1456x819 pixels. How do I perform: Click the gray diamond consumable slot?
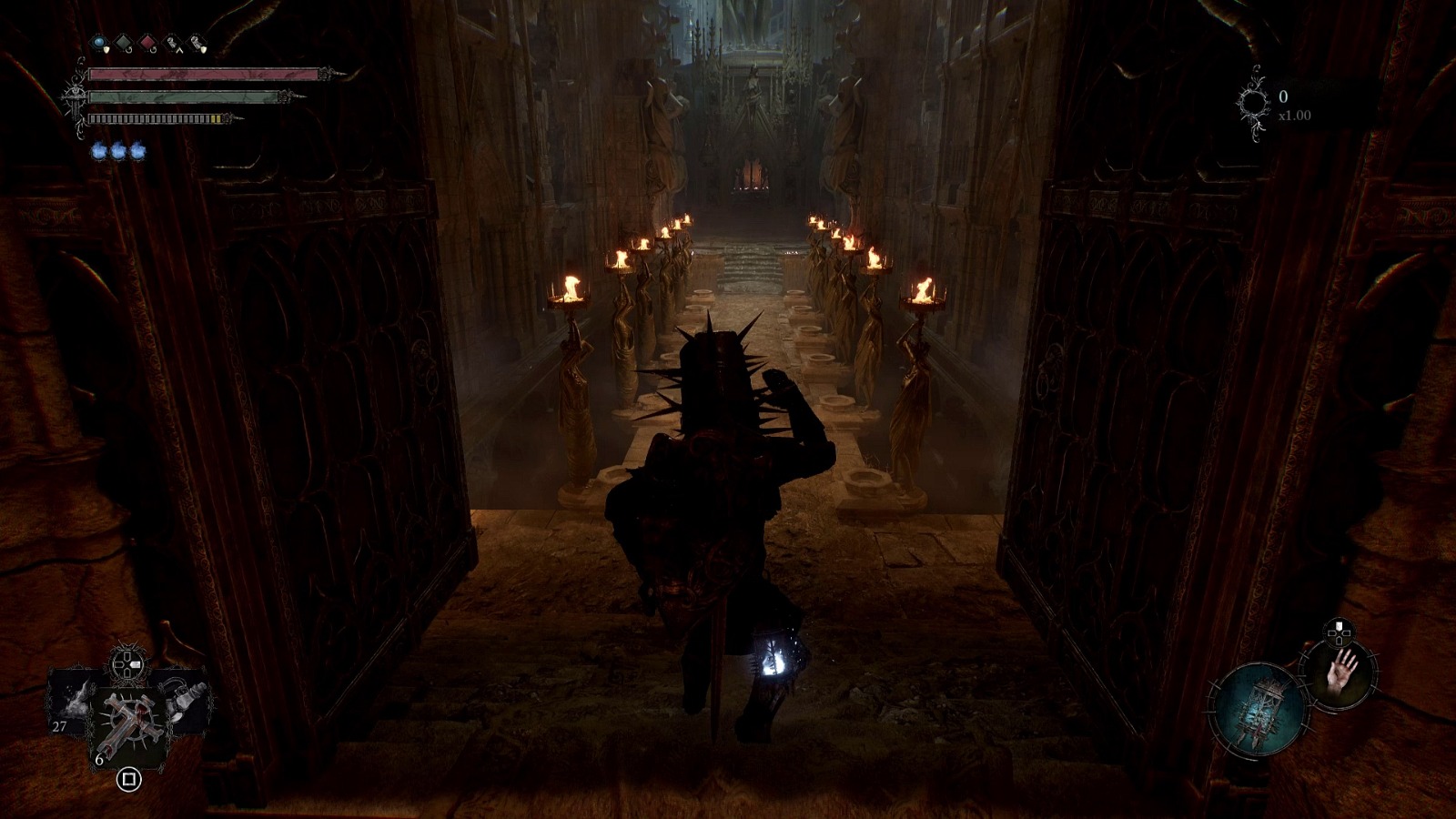[x=122, y=42]
